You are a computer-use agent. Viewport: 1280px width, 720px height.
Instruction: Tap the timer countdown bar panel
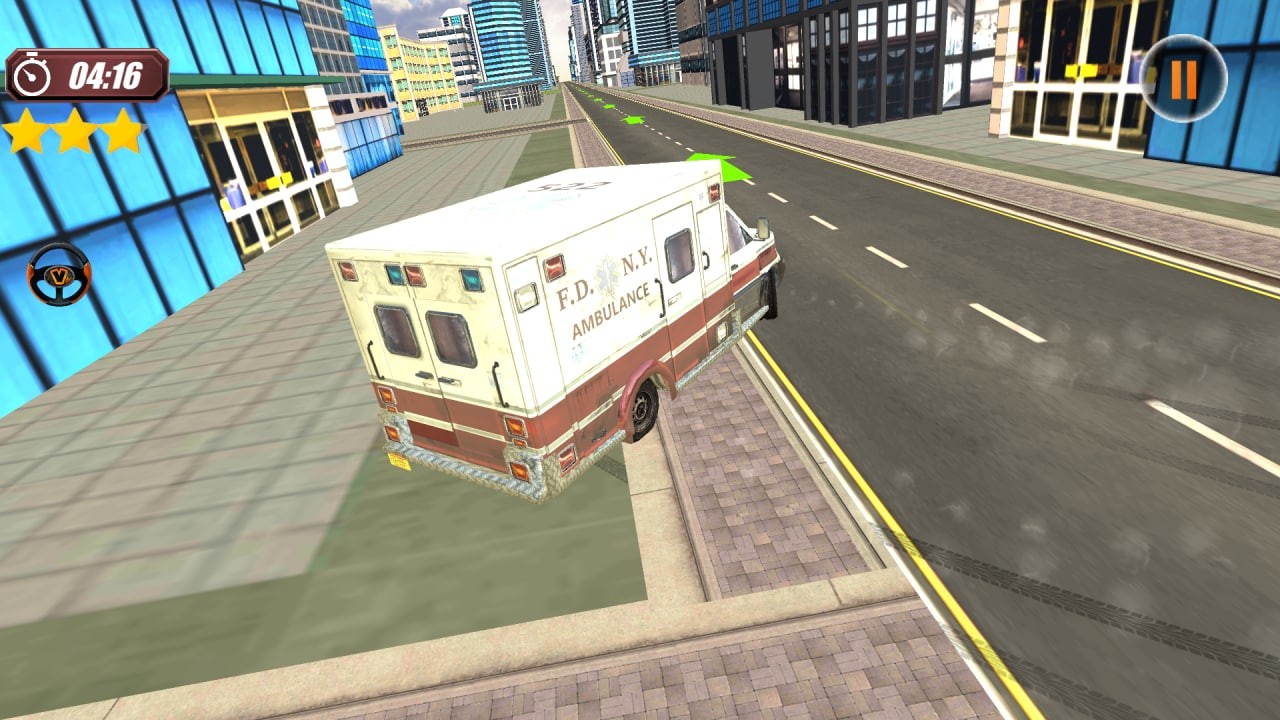pos(85,73)
